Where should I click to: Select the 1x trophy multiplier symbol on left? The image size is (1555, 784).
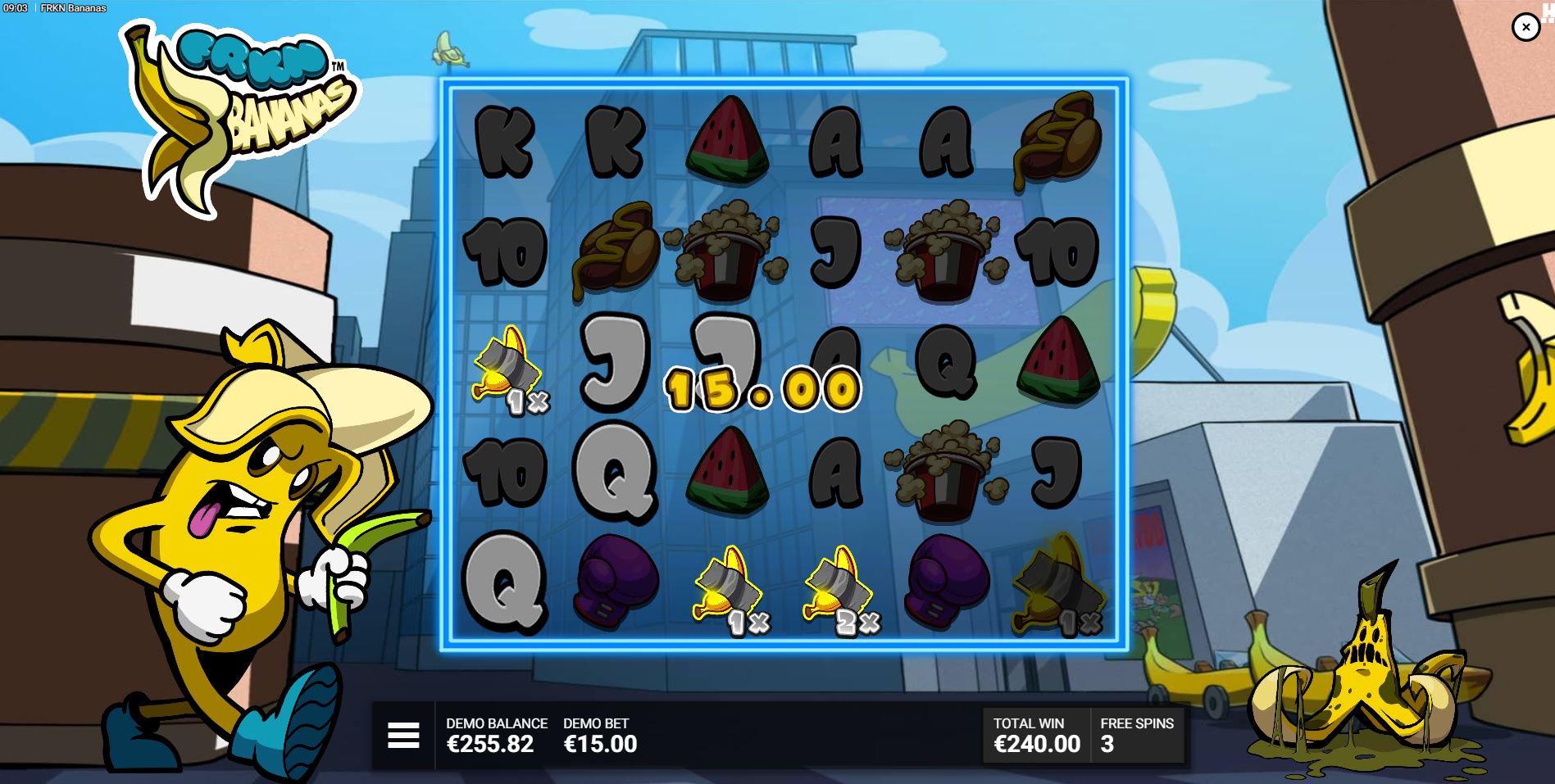click(502, 373)
